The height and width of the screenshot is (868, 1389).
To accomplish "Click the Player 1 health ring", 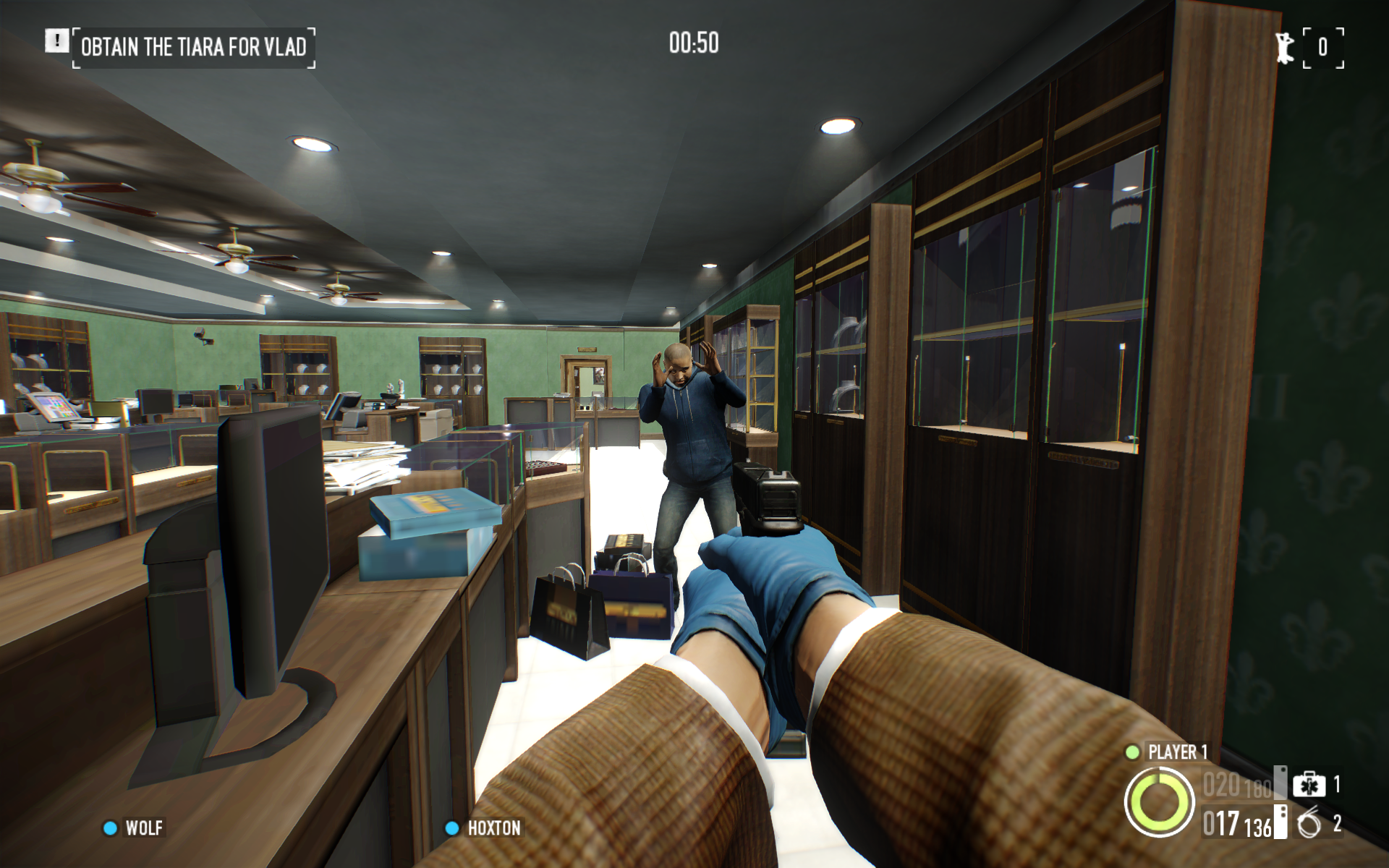I will (x=1159, y=803).
